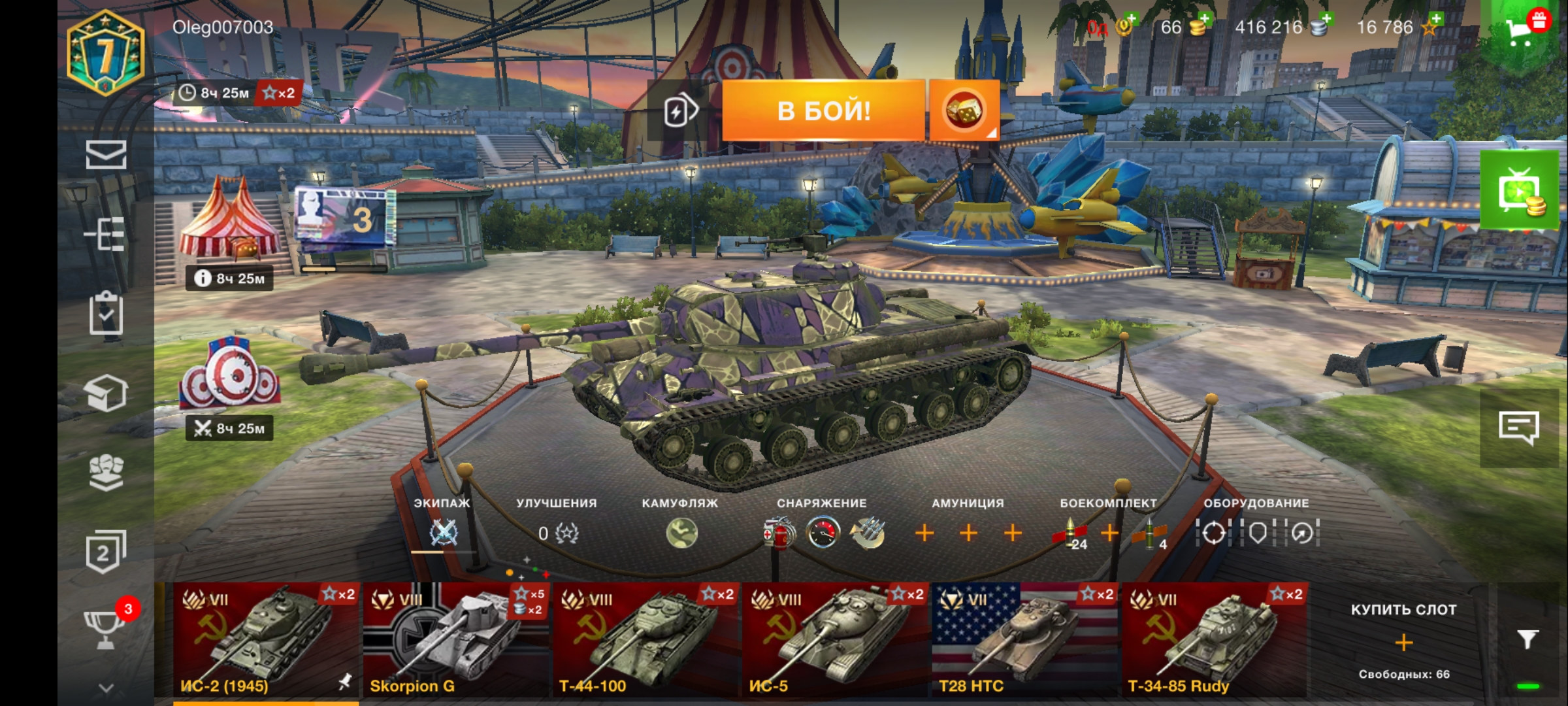The height and width of the screenshot is (706, 1568).
Task: Select the T-34-85 Rudy tank
Action: pyautogui.click(x=1214, y=639)
